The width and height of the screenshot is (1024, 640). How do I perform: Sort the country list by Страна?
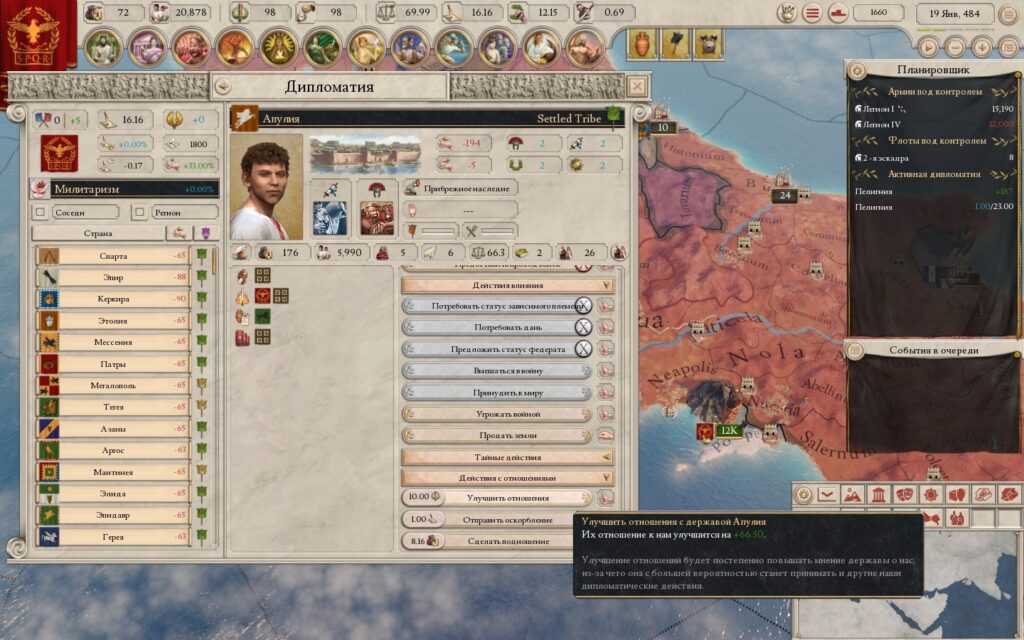(x=98, y=233)
